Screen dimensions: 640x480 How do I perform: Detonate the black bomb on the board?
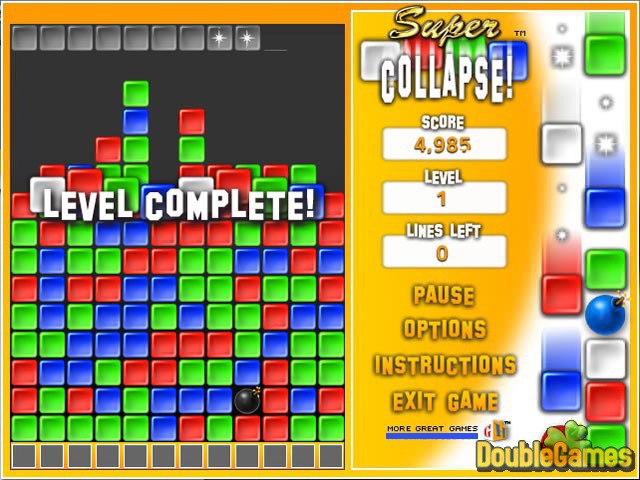[x=248, y=401]
